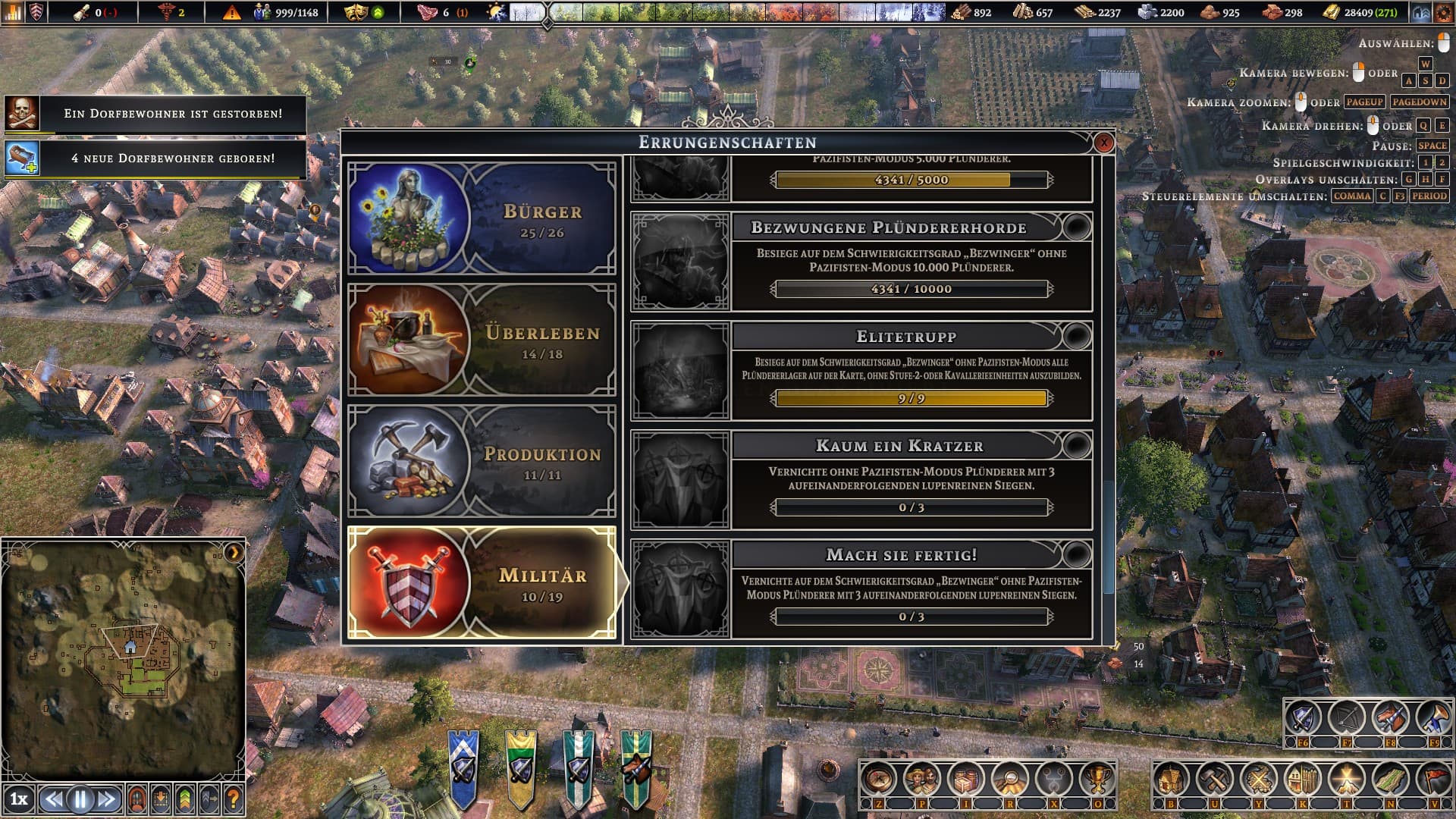Open the villagers overview with two faces
Image resolution: width=1456 pixels, height=819 pixels.
pos(921,779)
